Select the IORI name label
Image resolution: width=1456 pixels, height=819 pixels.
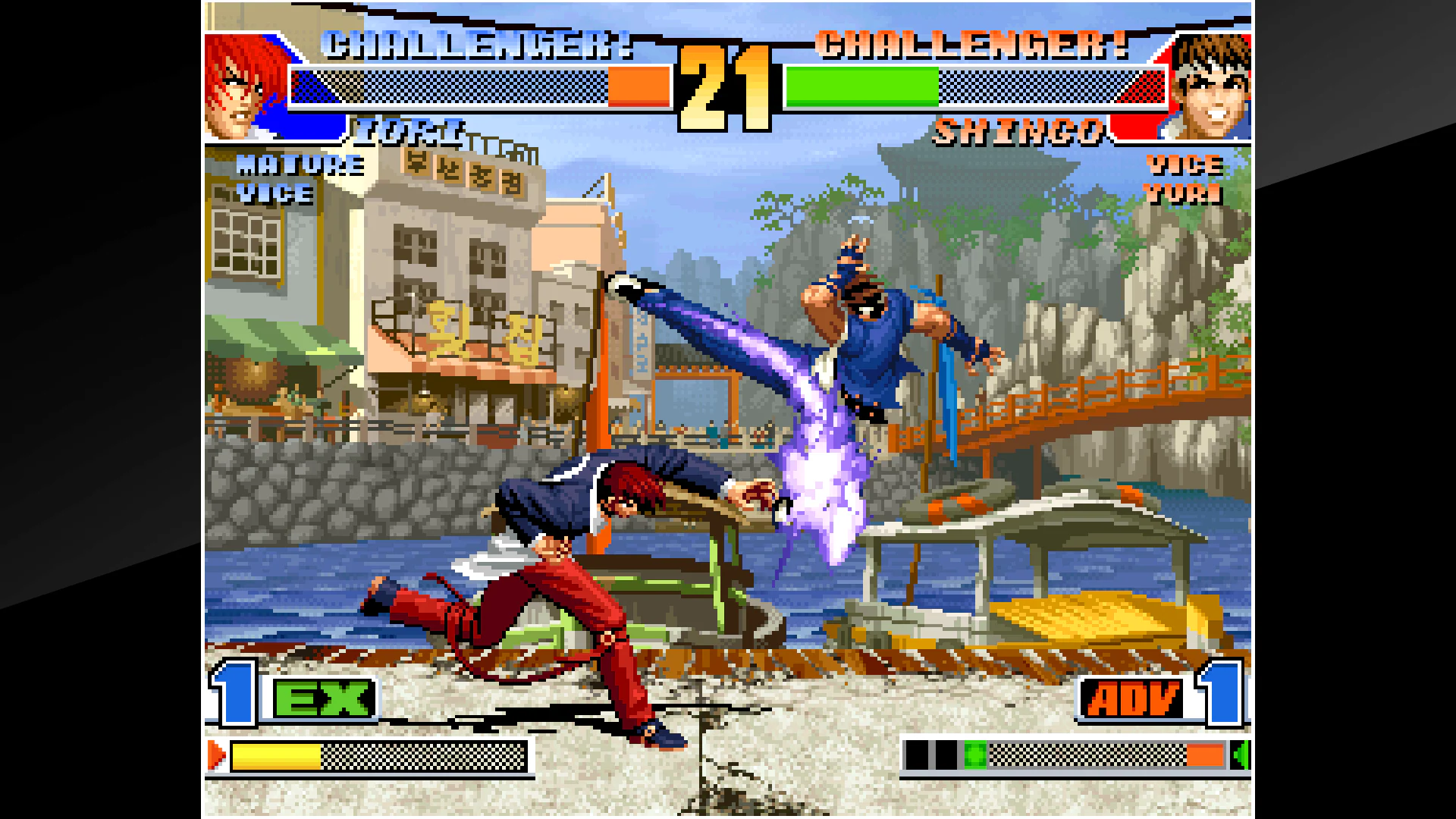[x=409, y=130]
